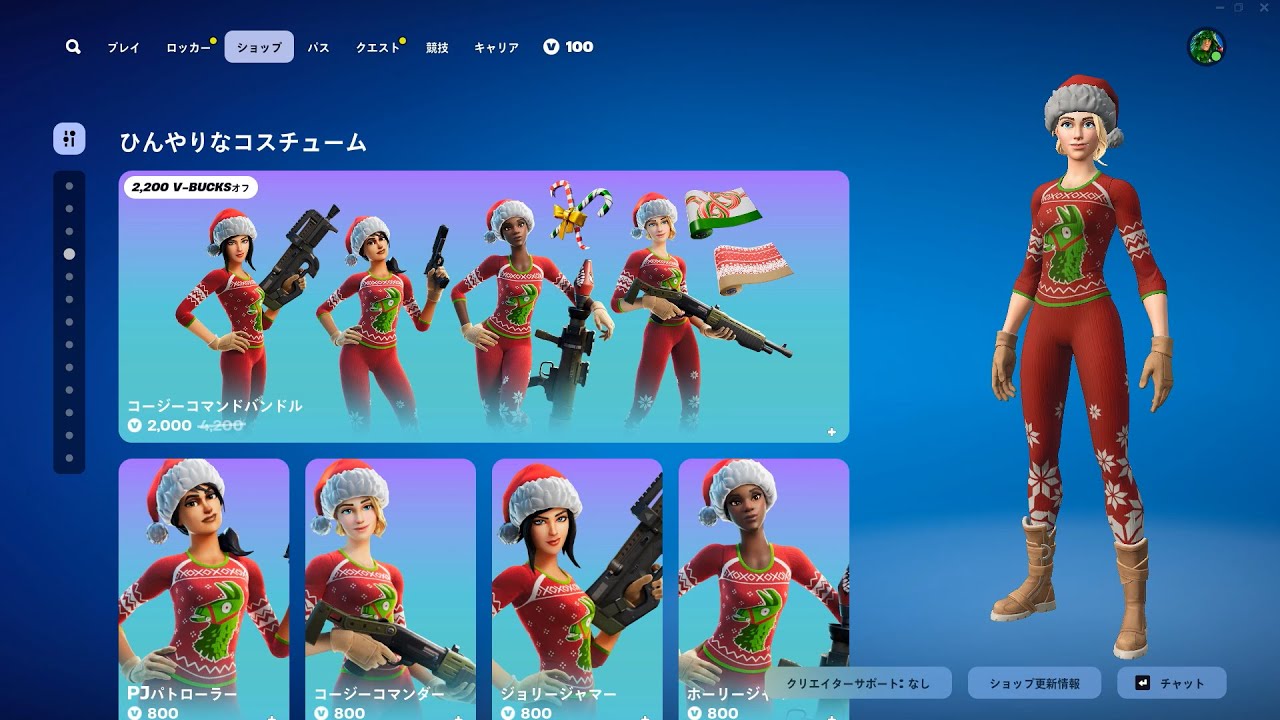Open the チャット button

[1171, 683]
